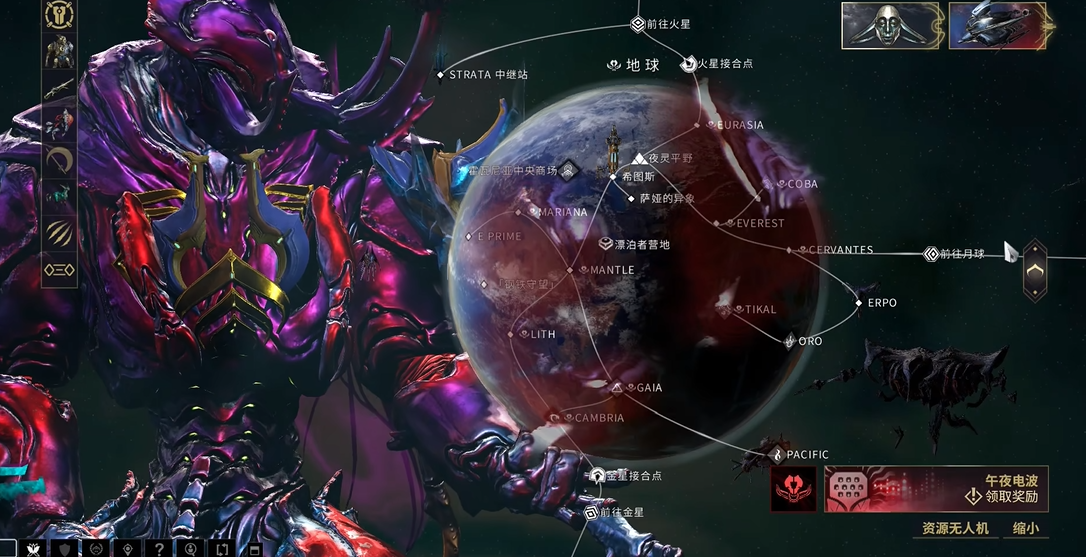
Task: Open the Tikal mission node
Action: click(x=739, y=310)
